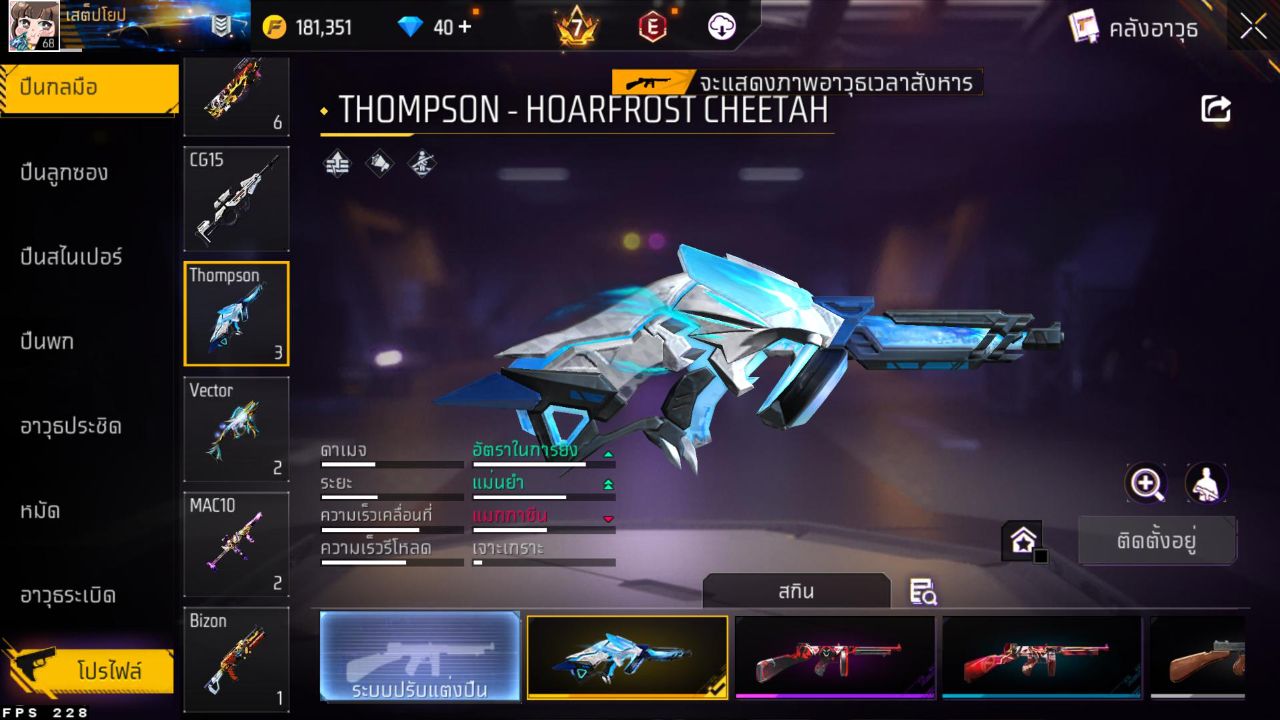1280x720 pixels.
Task: Switch to the สกิน tab
Action: tap(797, 591)
